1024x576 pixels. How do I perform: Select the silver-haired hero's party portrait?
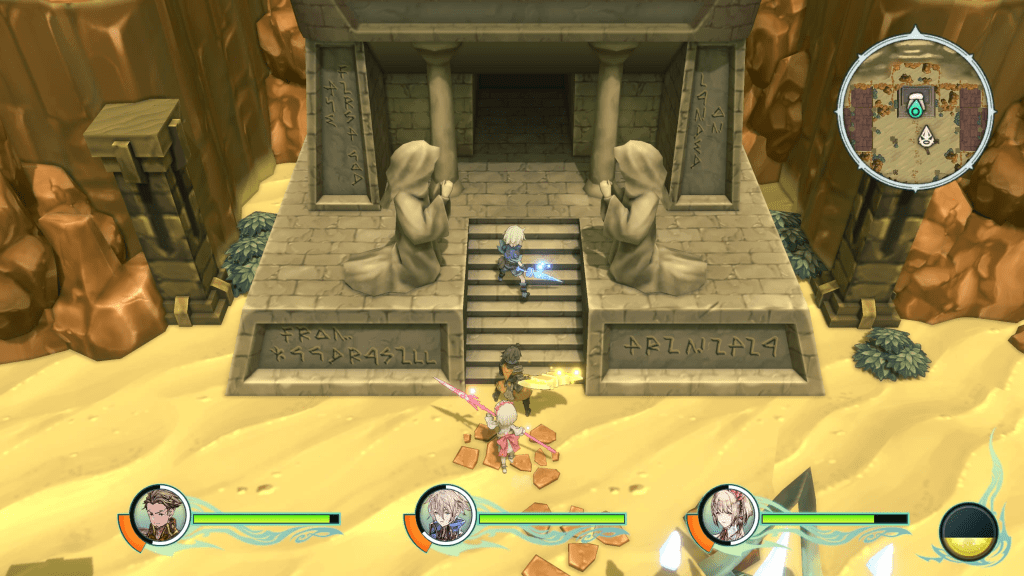pos(442,517)
